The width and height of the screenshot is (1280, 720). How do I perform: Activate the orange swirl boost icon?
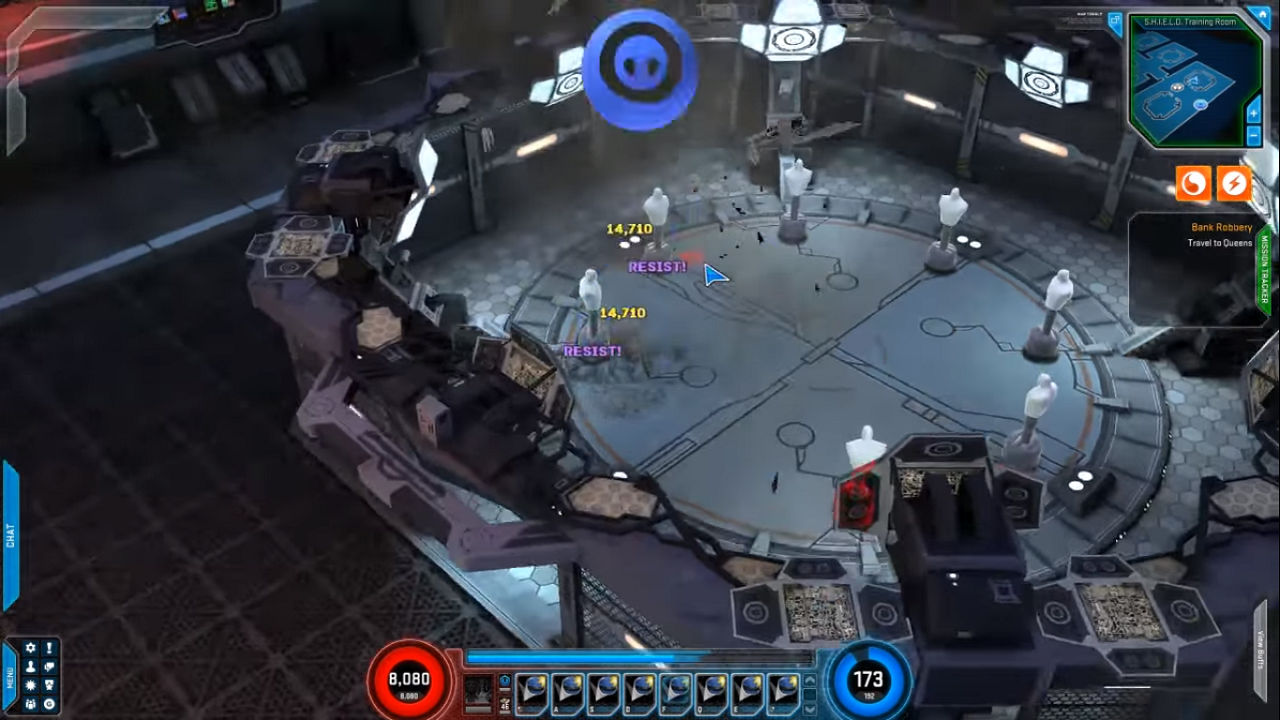pos(1193,183)
